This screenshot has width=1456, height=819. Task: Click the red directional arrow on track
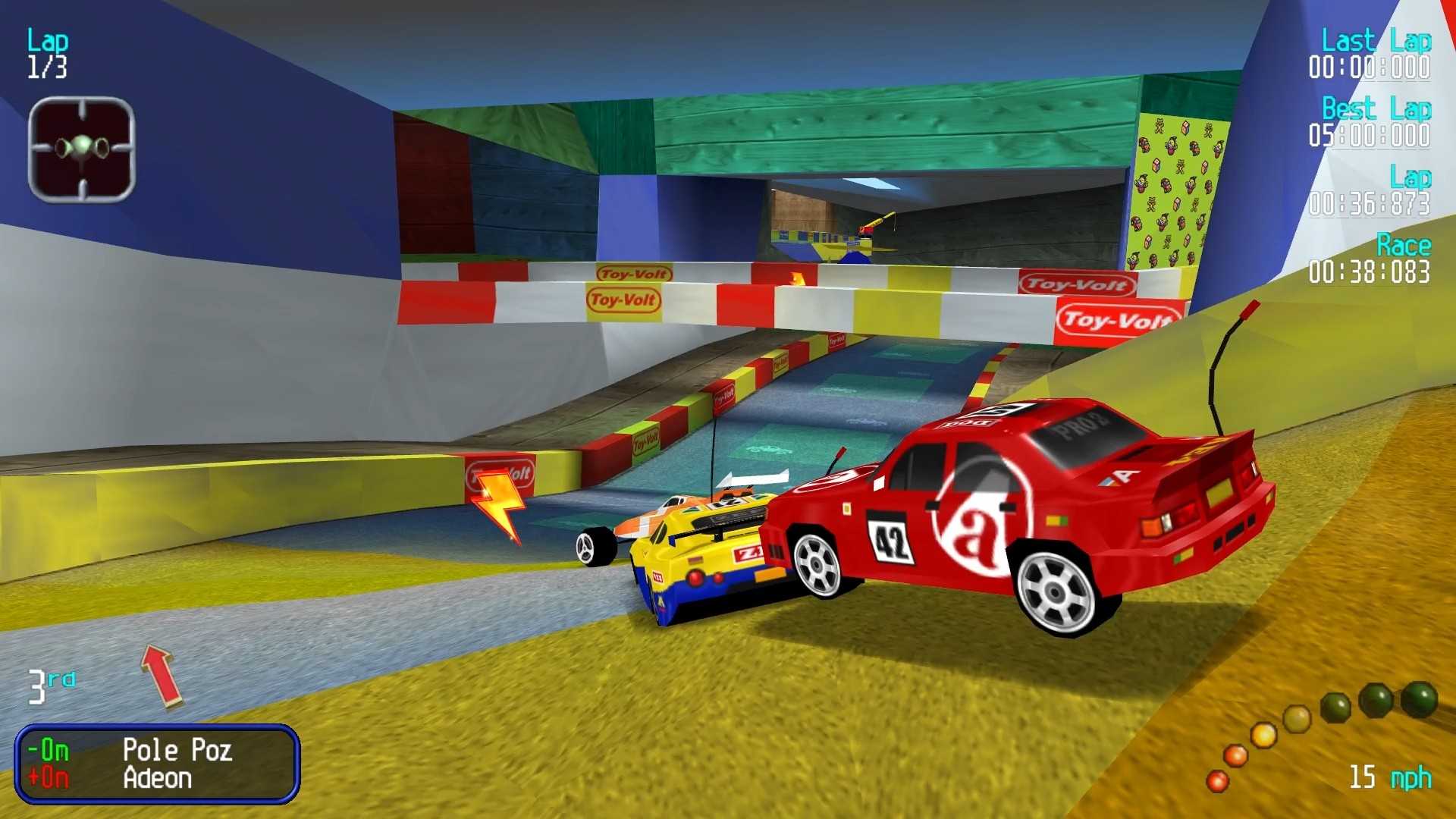(x=159, y=675)
